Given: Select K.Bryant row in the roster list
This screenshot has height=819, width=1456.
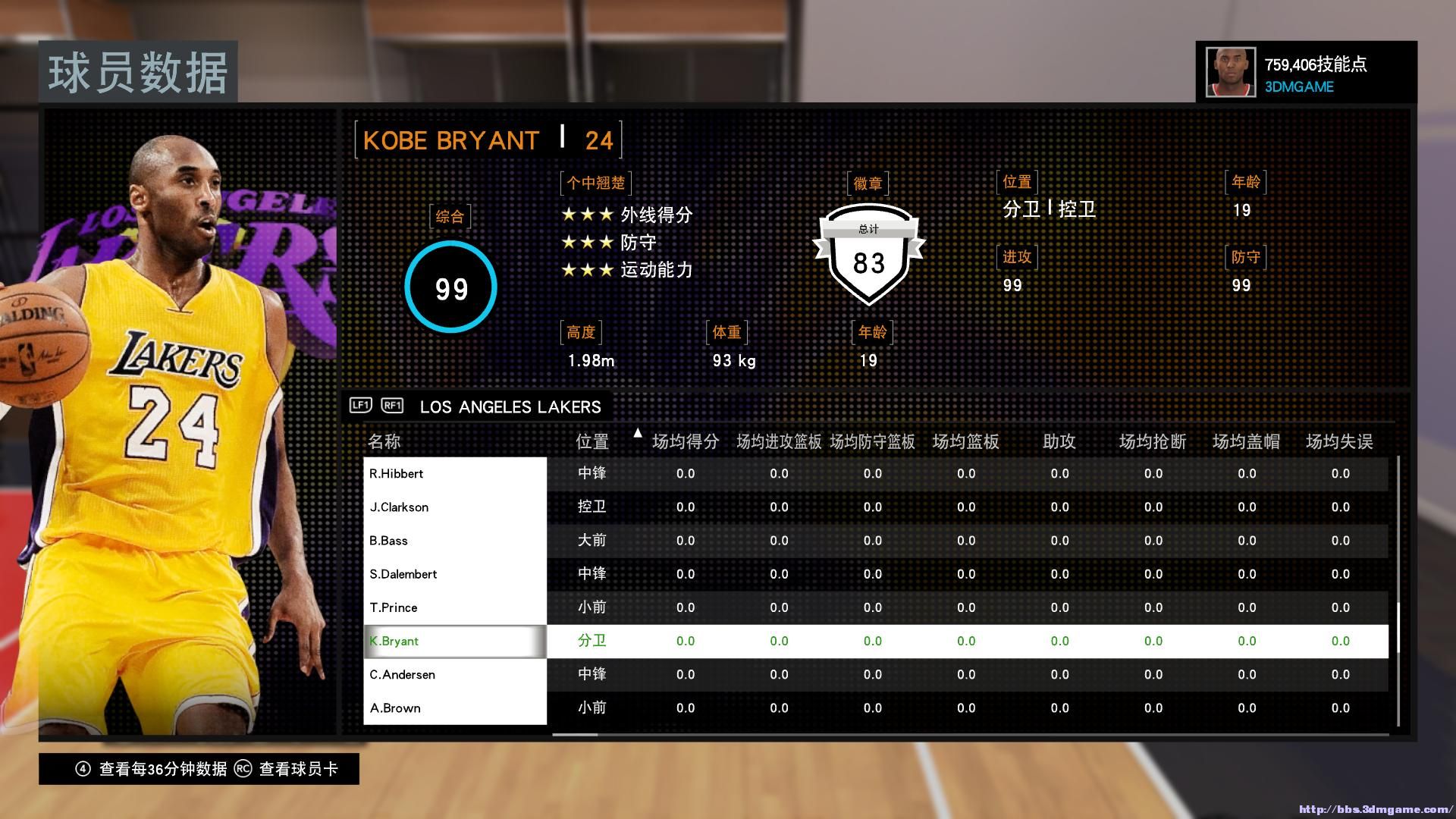Looking at the screenshot, I should tap(455, 641).
